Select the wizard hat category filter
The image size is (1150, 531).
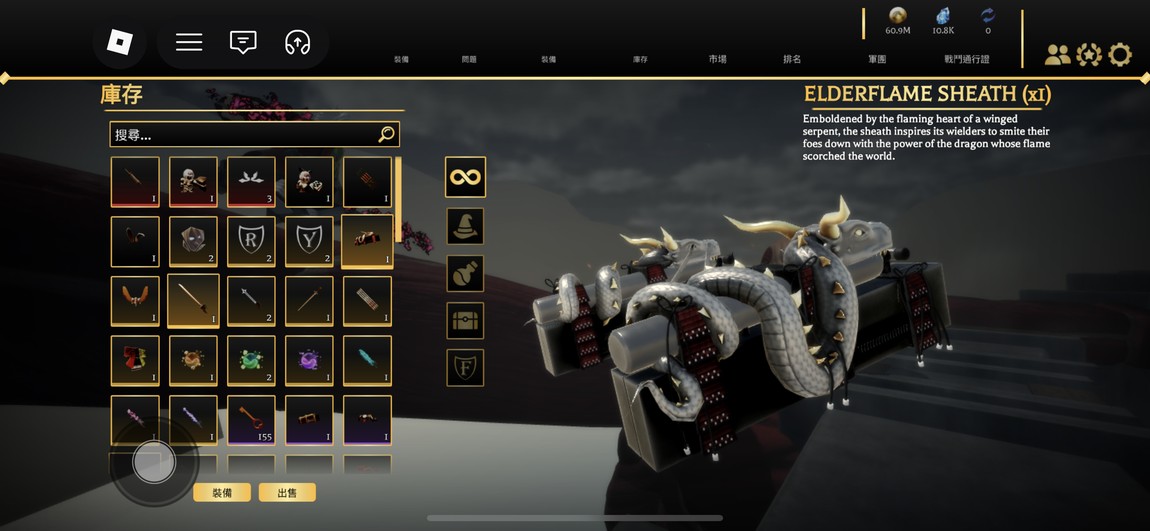(465, 226)
